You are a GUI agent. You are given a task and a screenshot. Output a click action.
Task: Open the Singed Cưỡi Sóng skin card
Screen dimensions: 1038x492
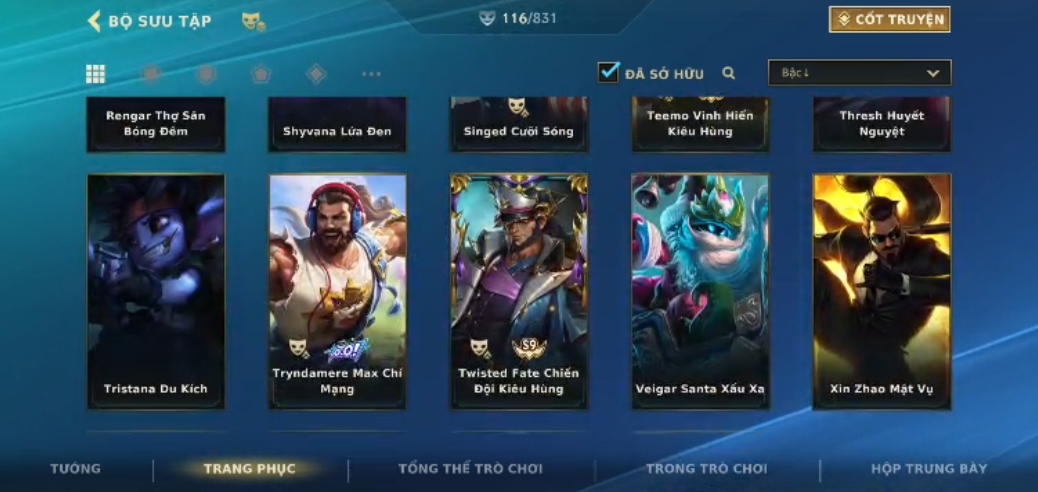(x=519, y=124)
